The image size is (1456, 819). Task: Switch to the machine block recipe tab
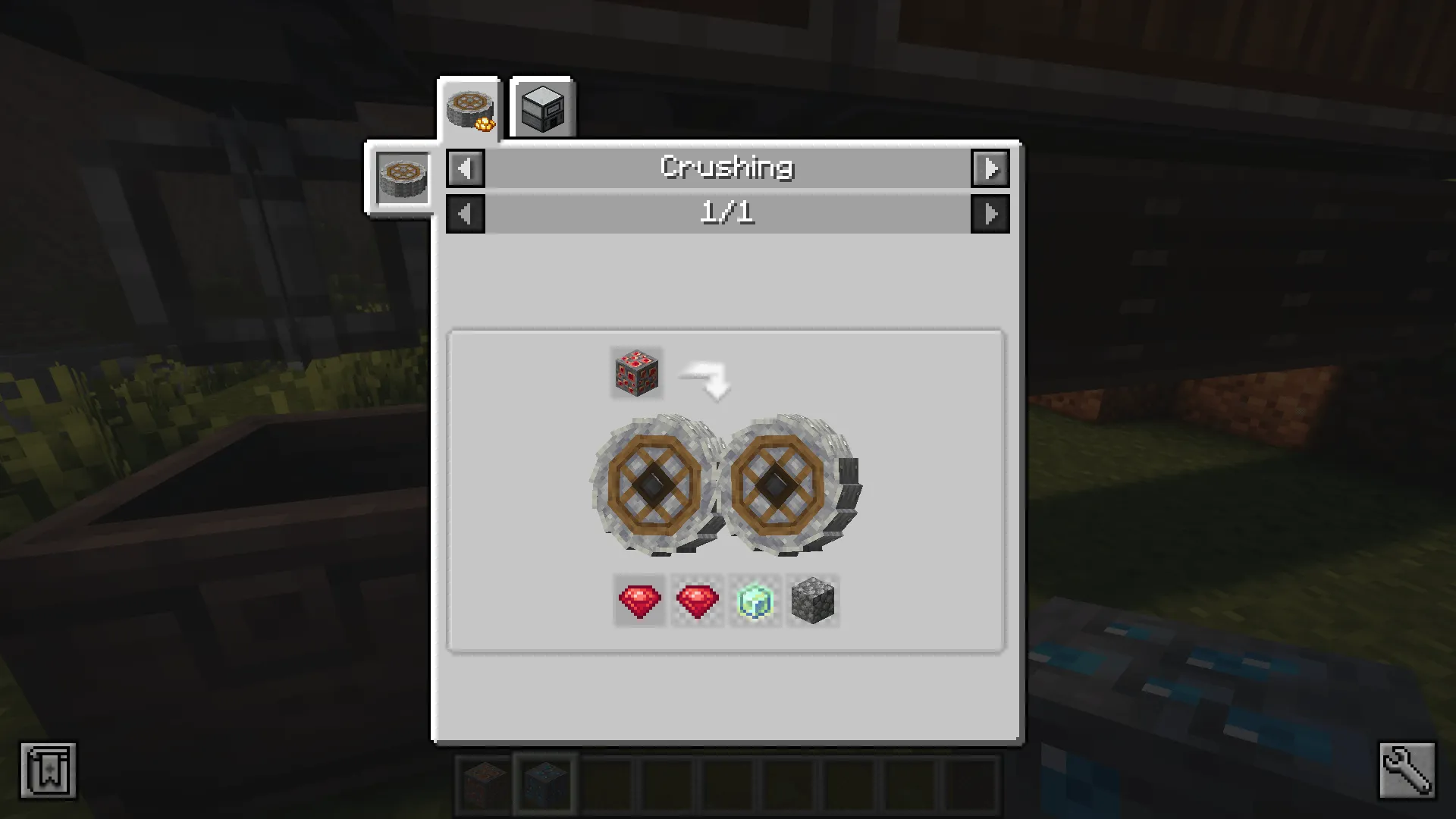click(541, 108)
